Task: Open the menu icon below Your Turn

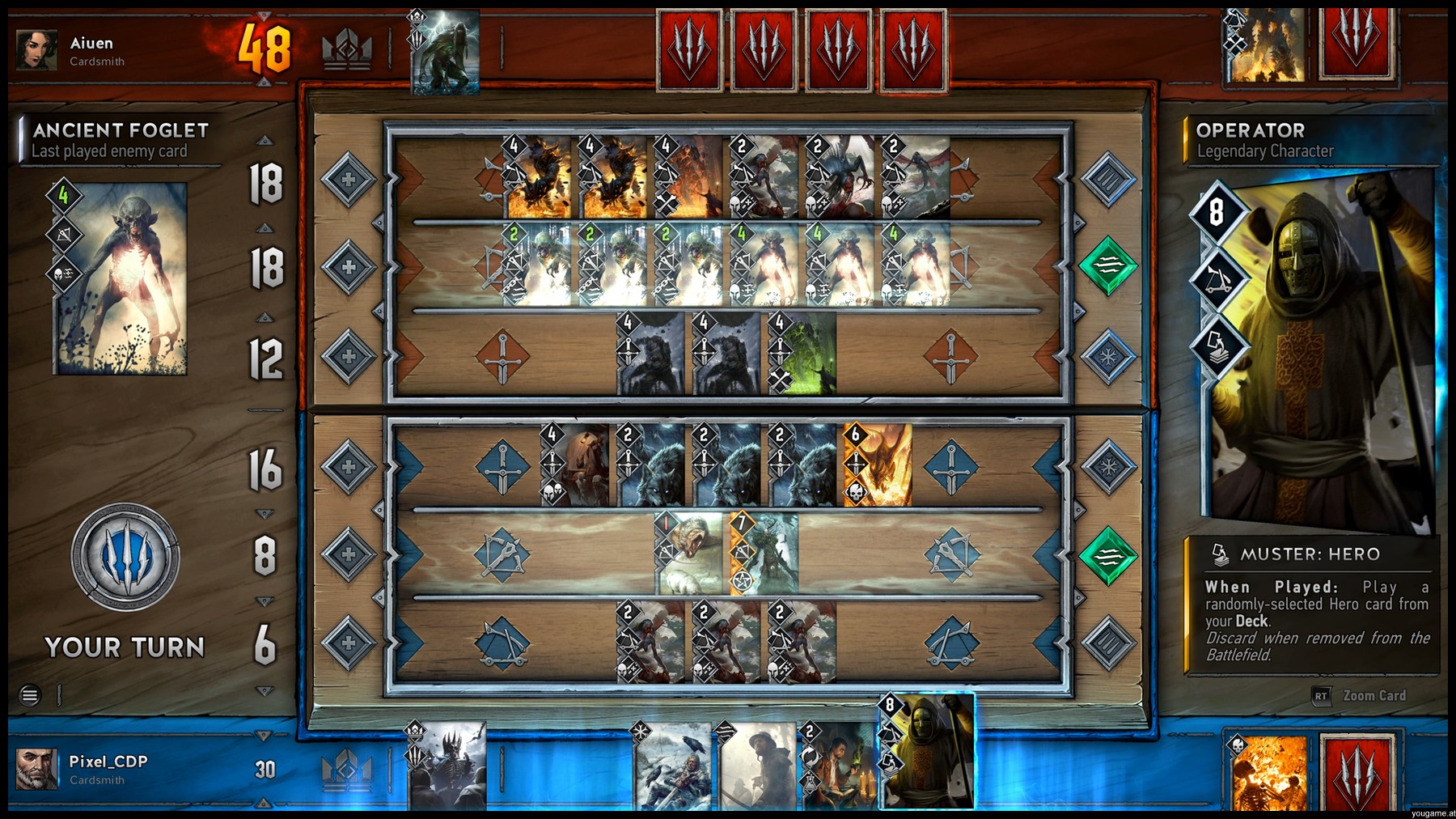Action: pos(30,695)
